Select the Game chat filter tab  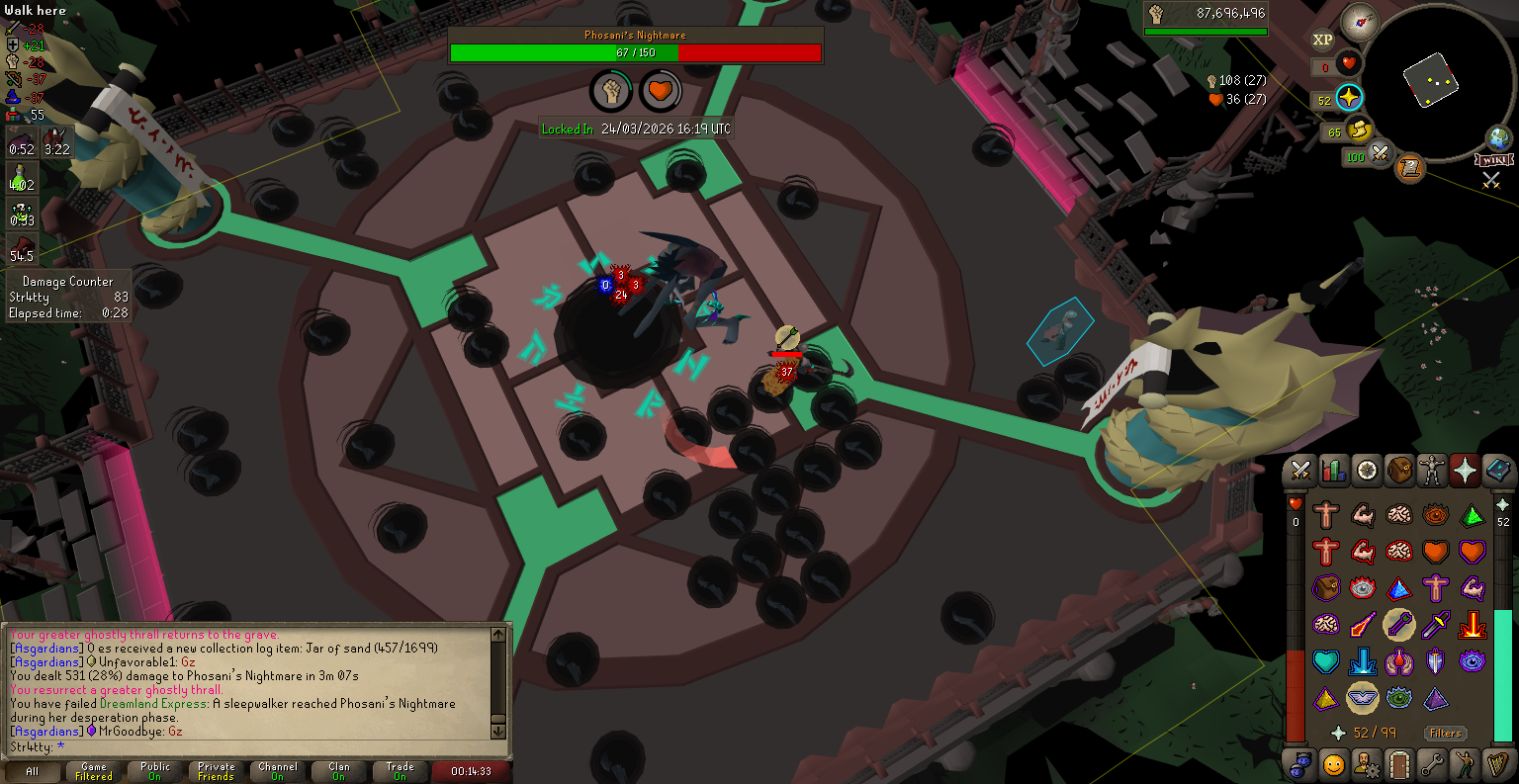94,771
